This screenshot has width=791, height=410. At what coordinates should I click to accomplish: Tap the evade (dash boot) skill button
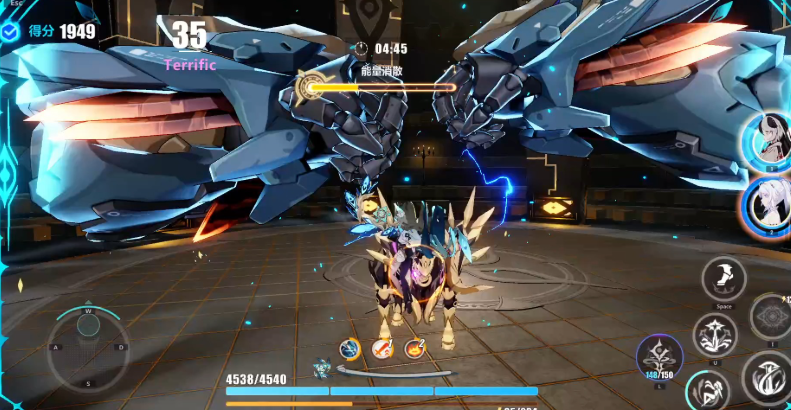click(724, 278)
